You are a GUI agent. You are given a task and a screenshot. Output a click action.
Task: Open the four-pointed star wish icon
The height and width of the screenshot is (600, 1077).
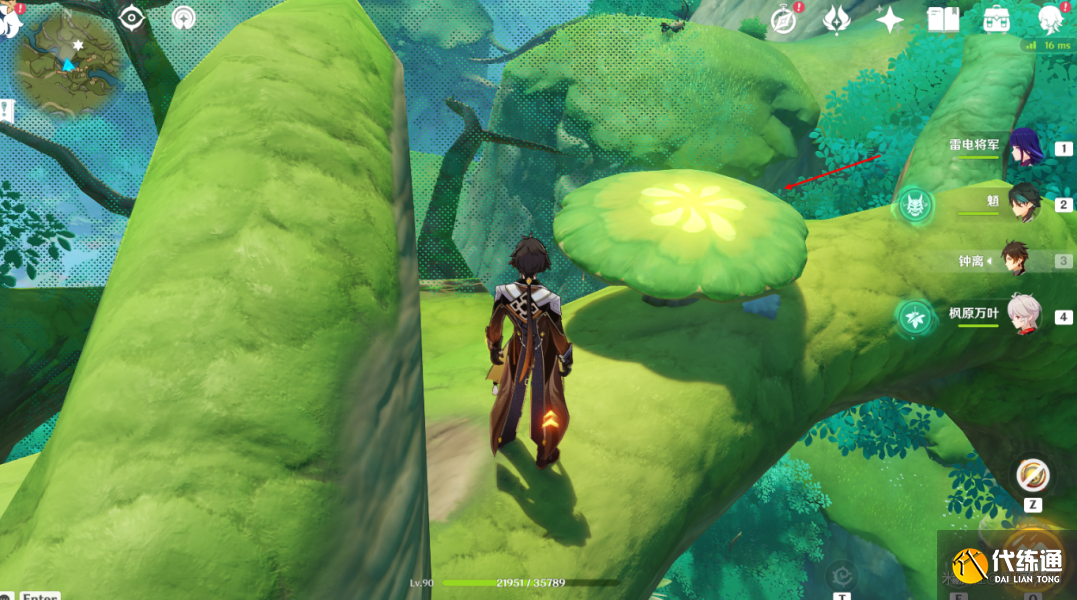pyautogui.click(x=889, y=20)
